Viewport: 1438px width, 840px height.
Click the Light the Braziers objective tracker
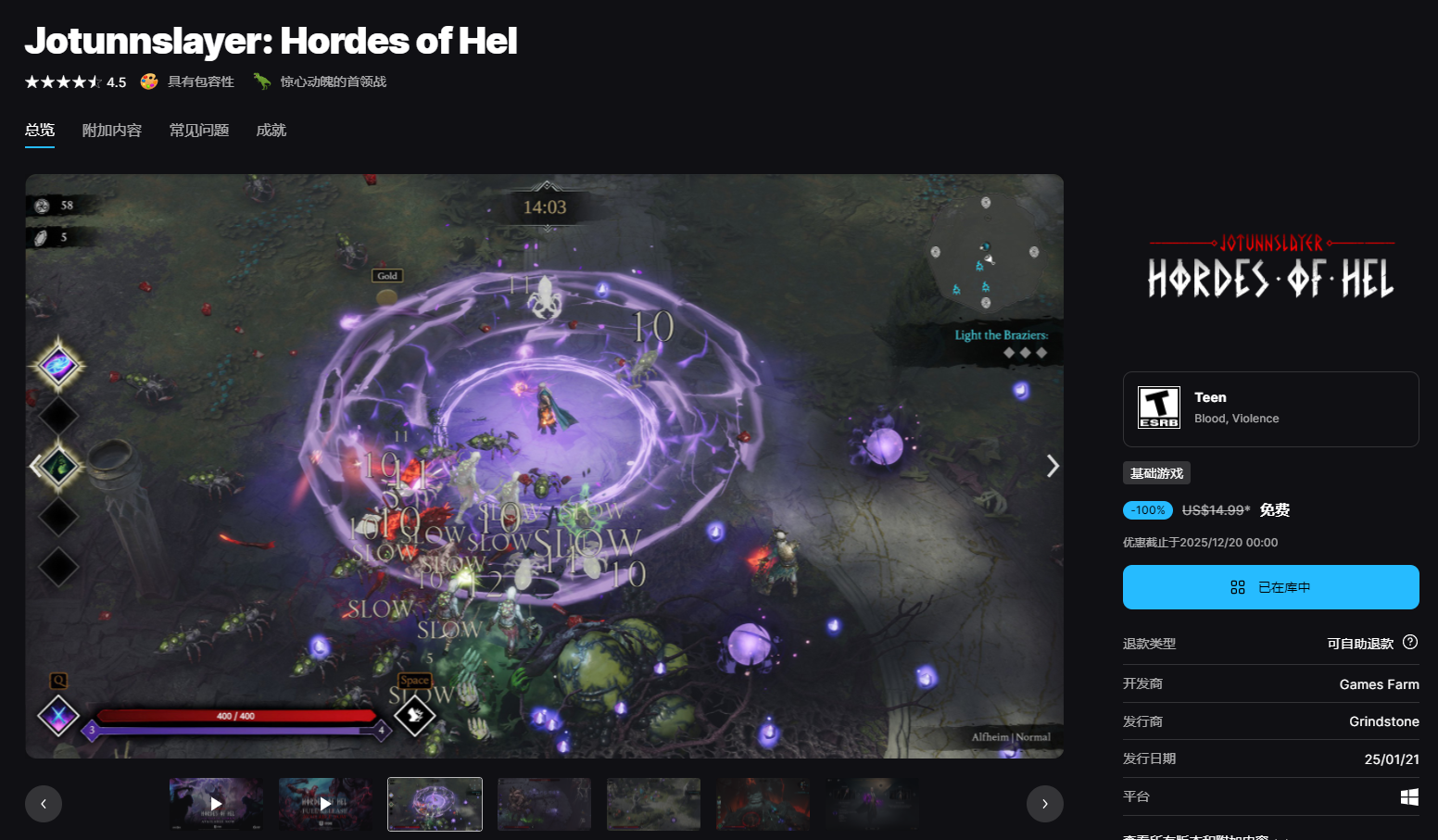point(1002,342)
